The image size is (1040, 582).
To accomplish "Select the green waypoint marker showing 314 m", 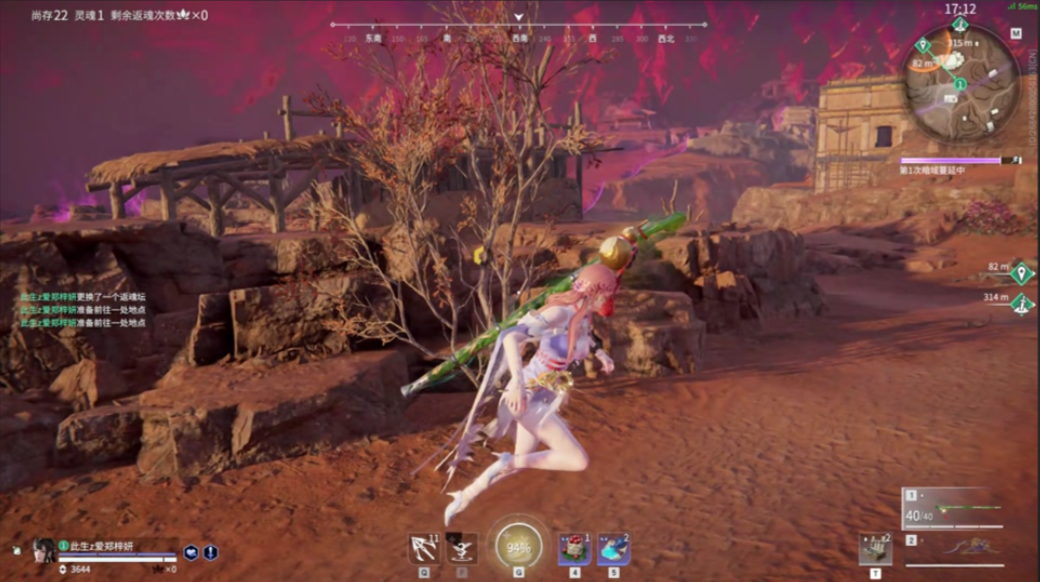I will tap(1020, 302).
